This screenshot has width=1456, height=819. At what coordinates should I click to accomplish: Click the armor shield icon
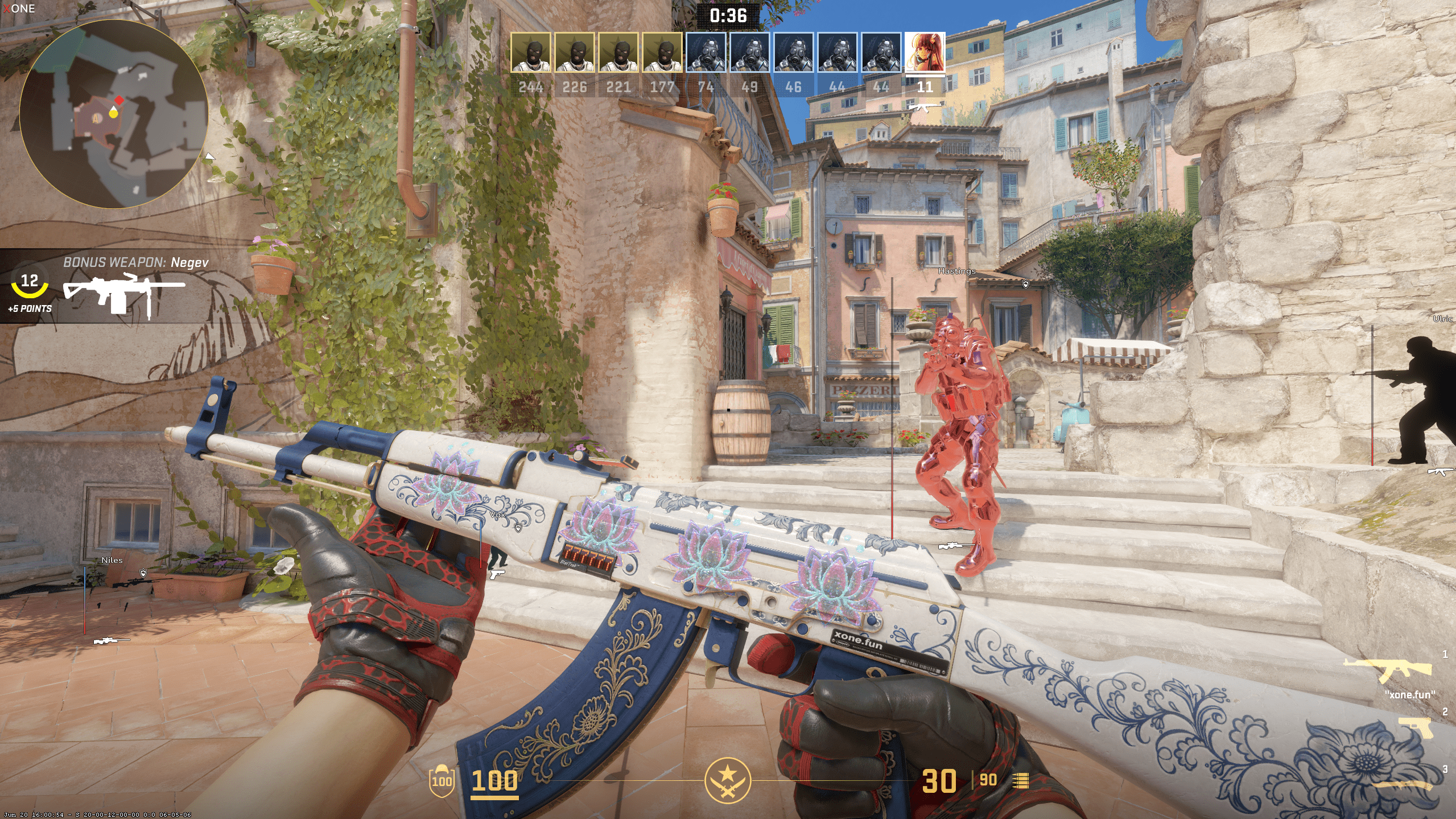442,781
